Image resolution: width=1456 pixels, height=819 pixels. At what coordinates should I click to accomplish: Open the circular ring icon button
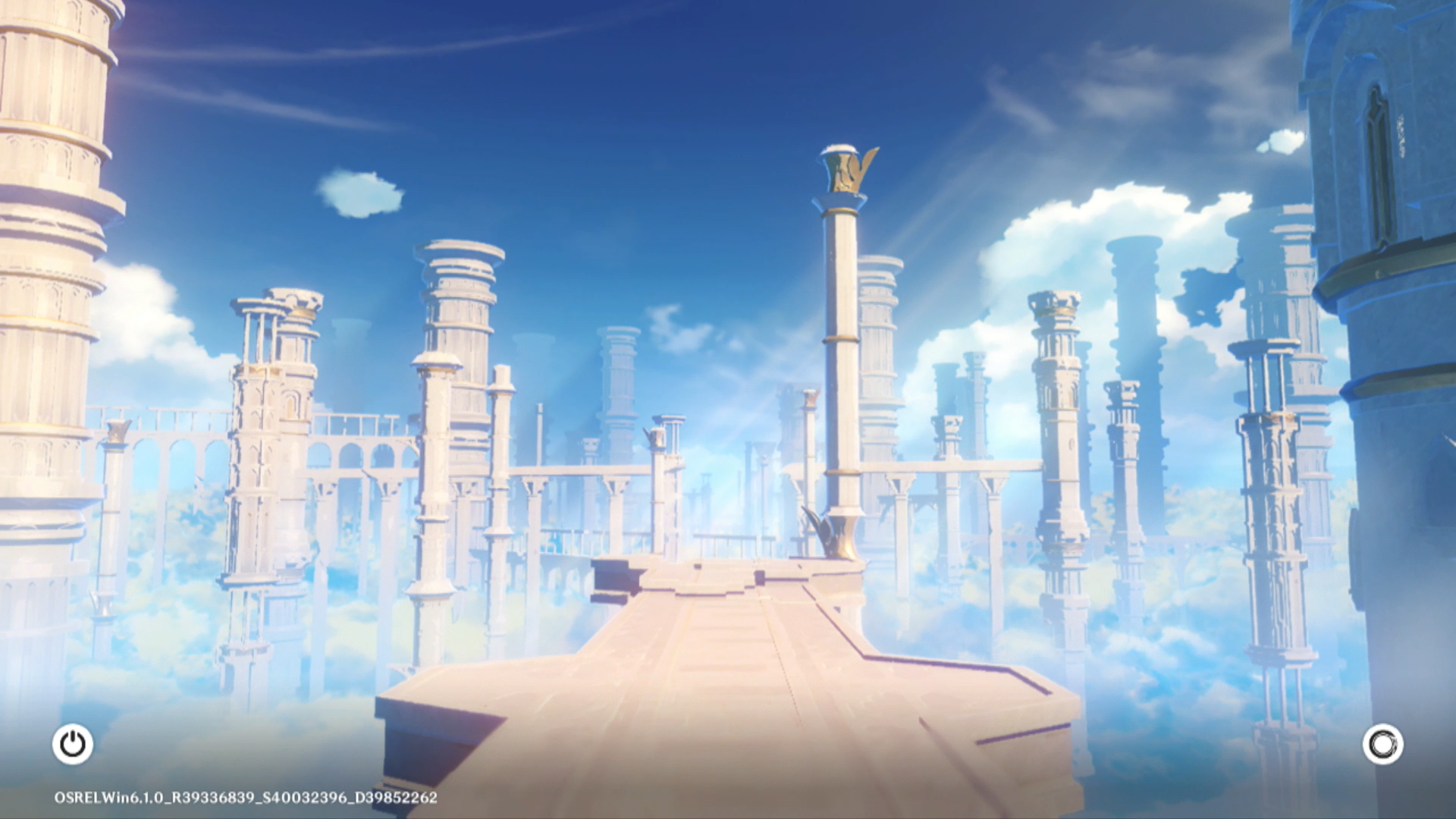point(1382,744)
